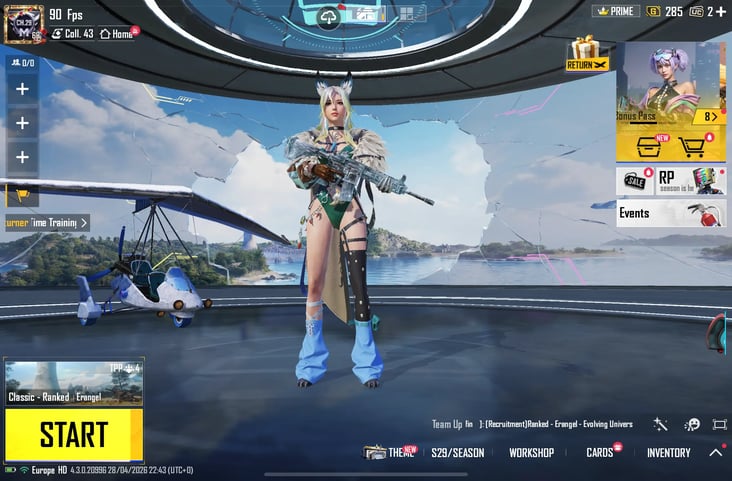The image size is (732, 481).
Task: Open the S29/Season tab
Action: [457, 453]
